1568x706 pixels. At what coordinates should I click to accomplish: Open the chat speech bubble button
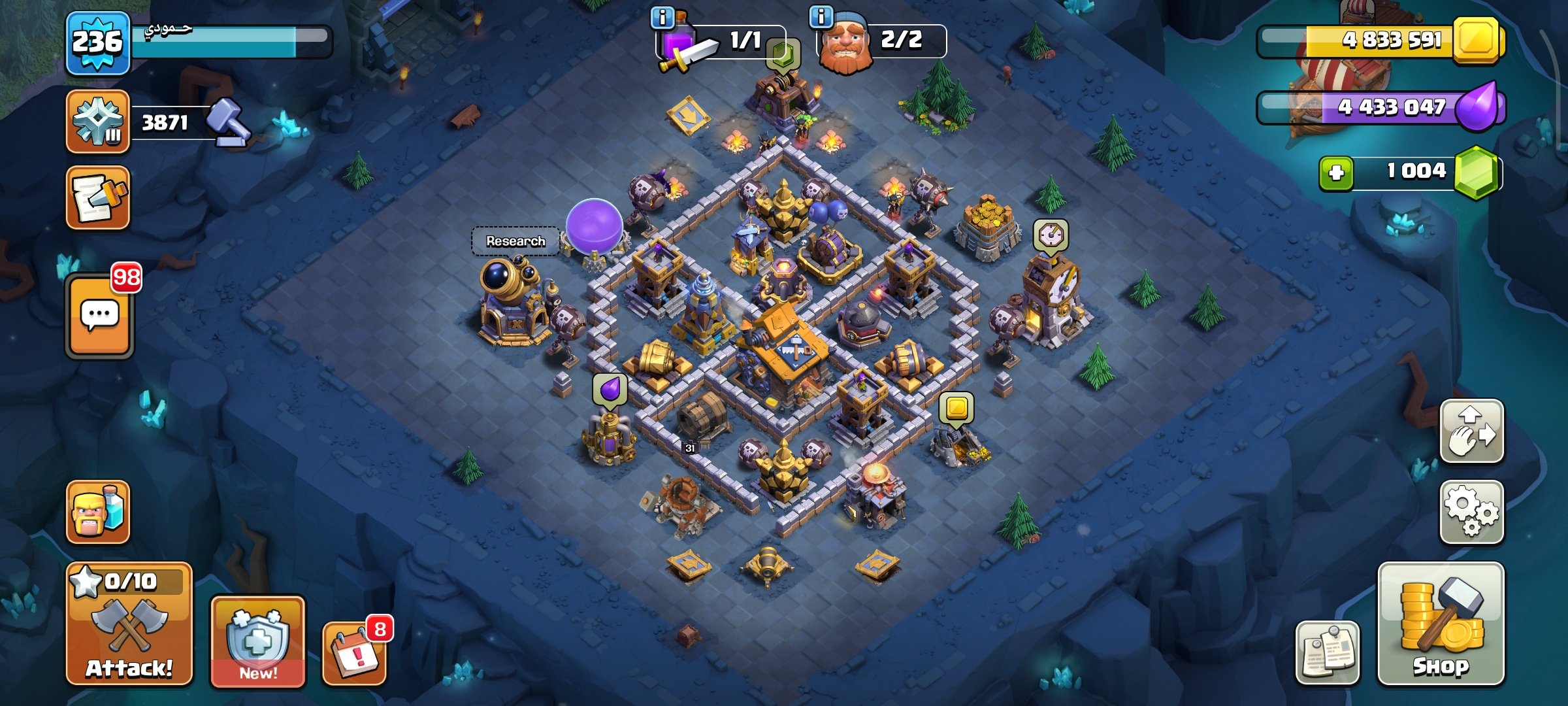99,316
